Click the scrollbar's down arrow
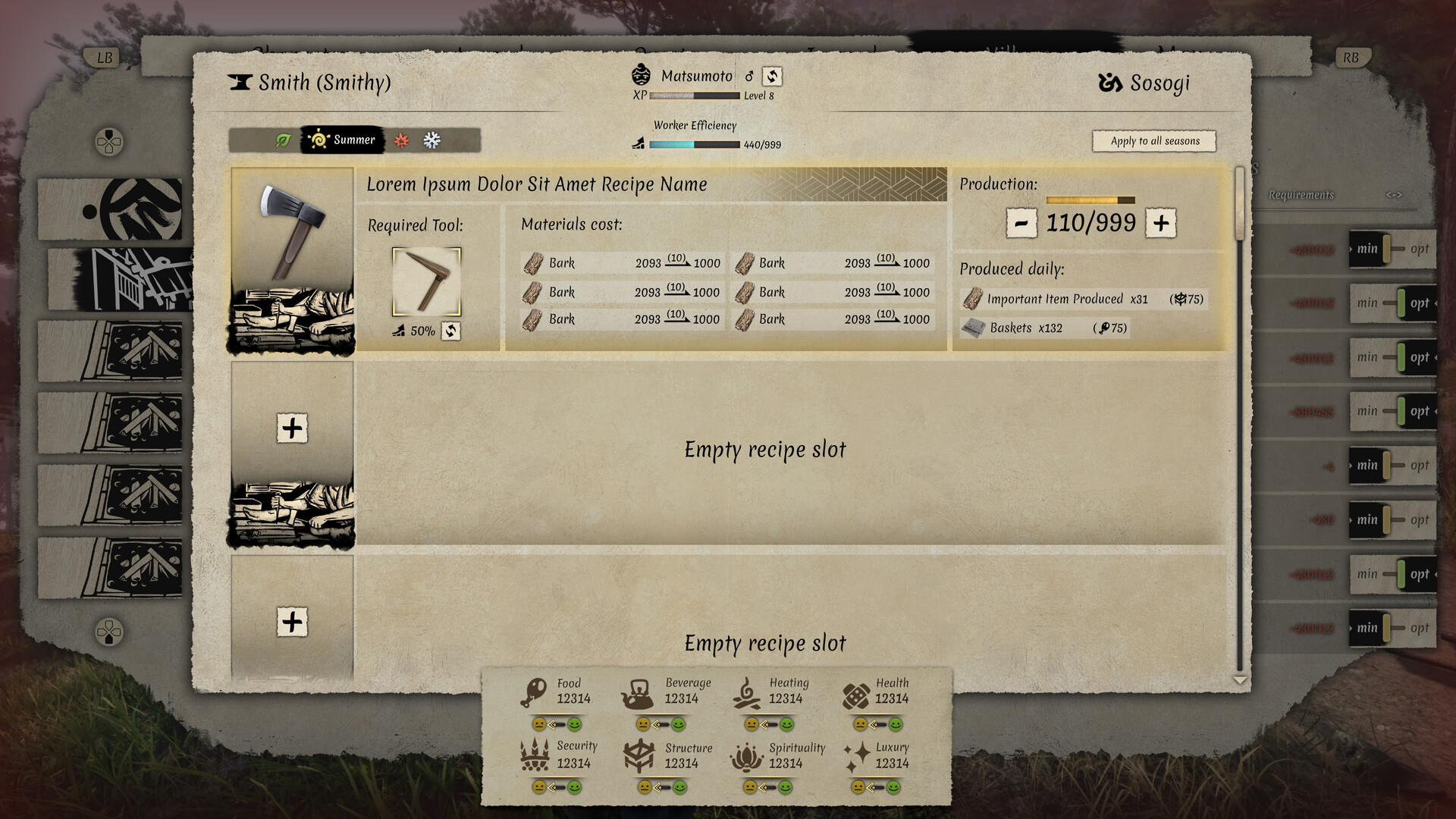 [1240, 680]
